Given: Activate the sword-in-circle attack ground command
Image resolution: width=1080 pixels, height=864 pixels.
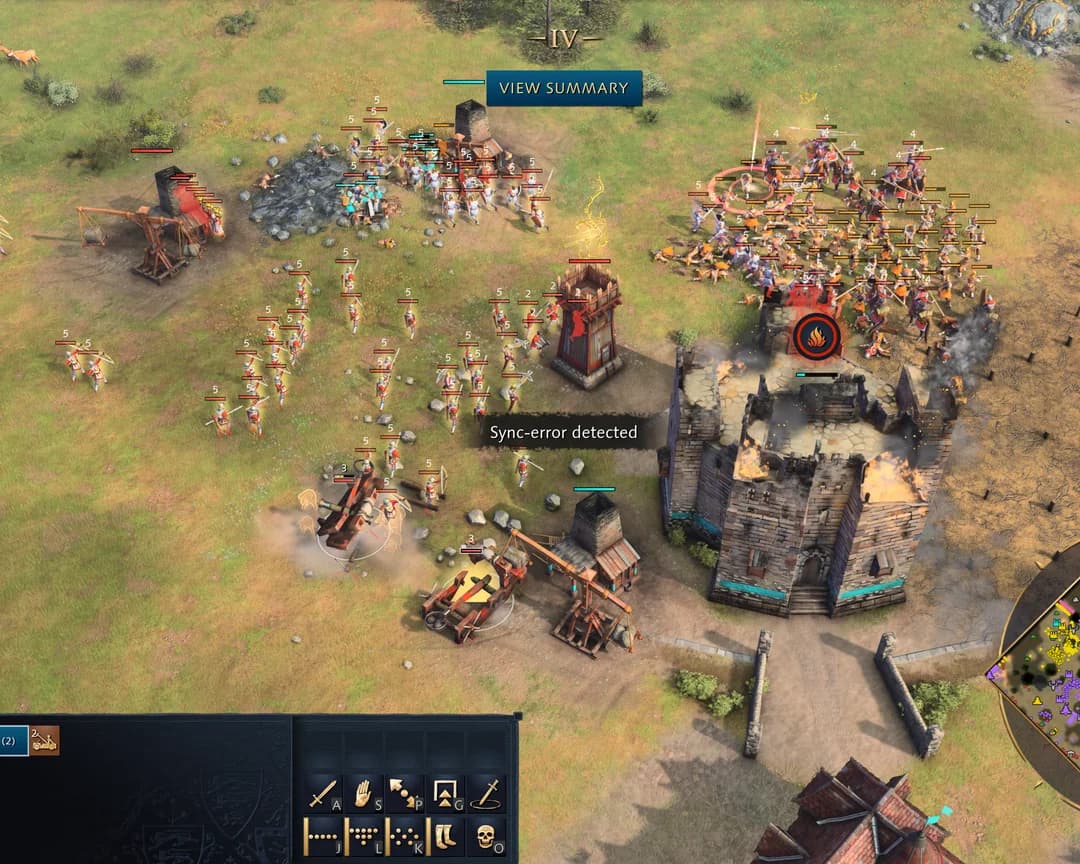Looking at the screenshot, I should coord(486,794).
